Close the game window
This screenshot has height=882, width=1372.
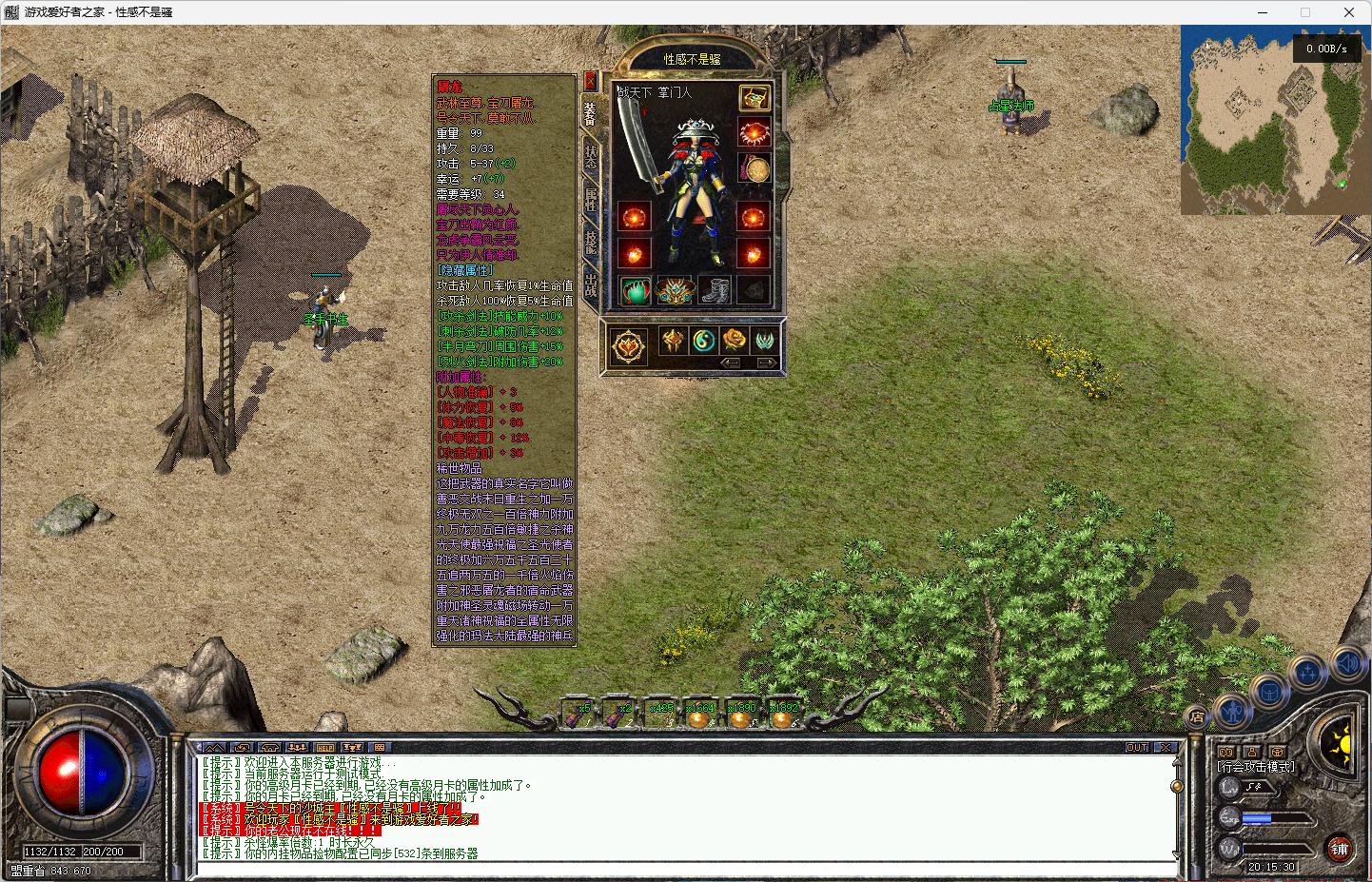1349,12
